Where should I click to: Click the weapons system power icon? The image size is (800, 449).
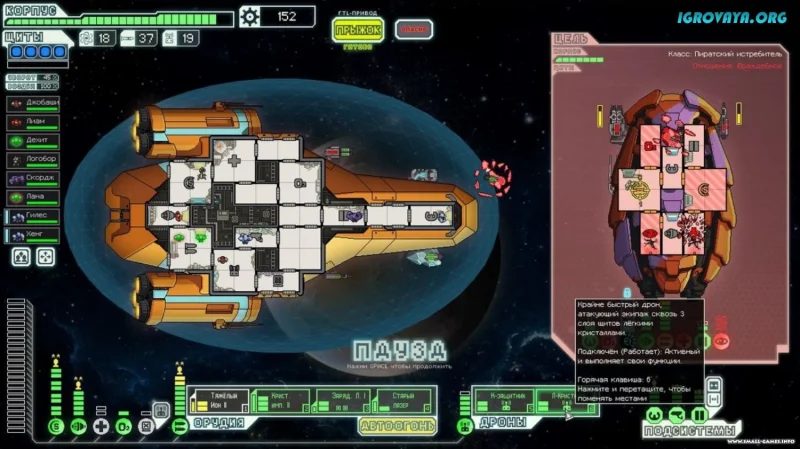pyautogui.click(x=179, y=427)
